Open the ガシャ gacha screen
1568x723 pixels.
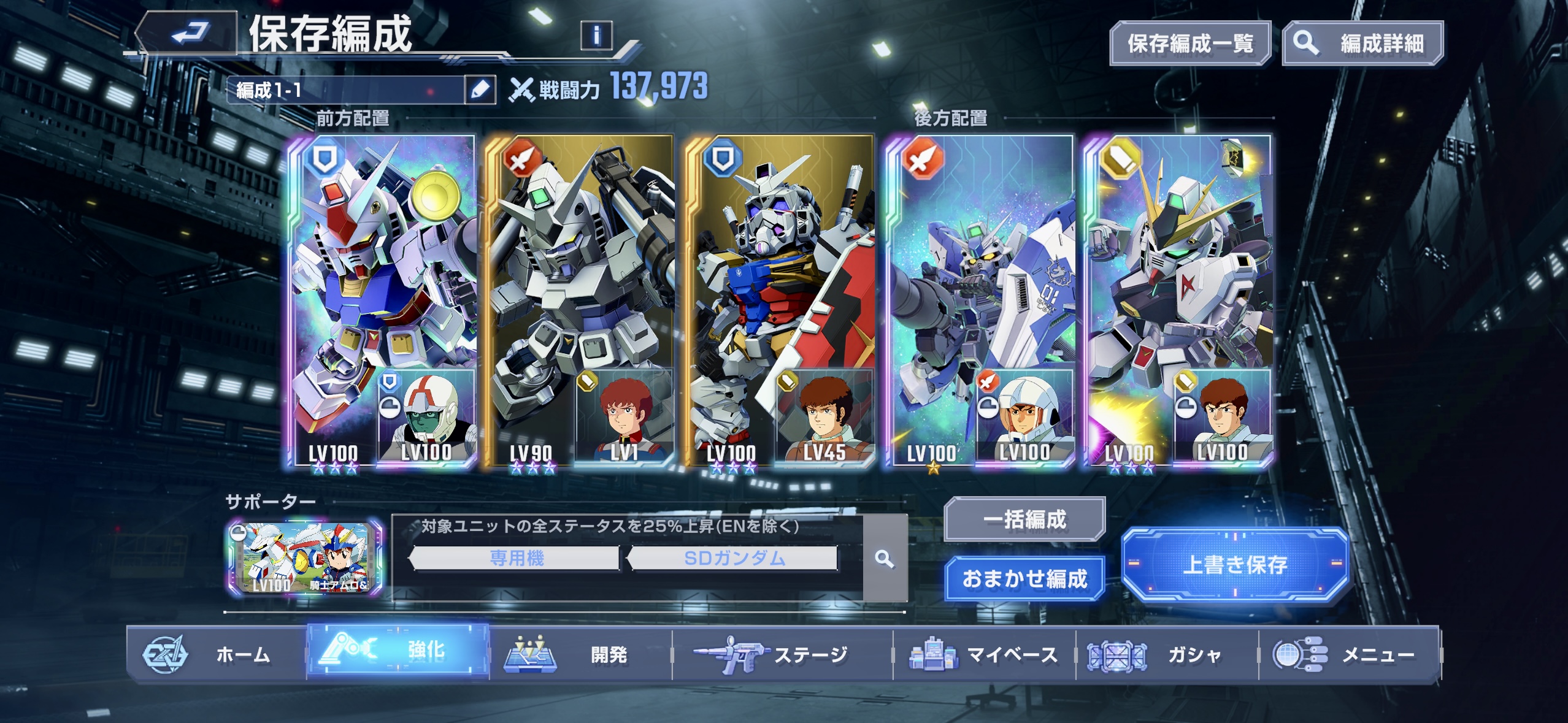(x=1167, y=654)
